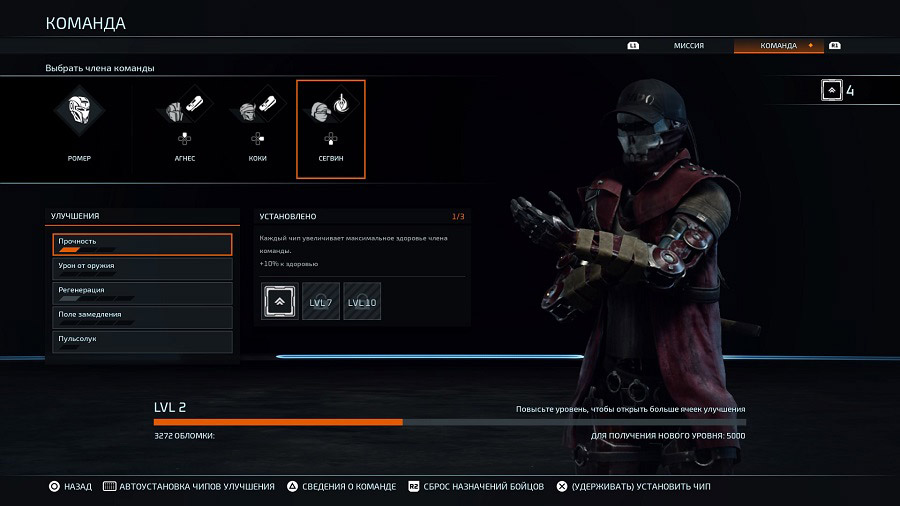Switch to the Миссия tab

(x=688, y=46)
